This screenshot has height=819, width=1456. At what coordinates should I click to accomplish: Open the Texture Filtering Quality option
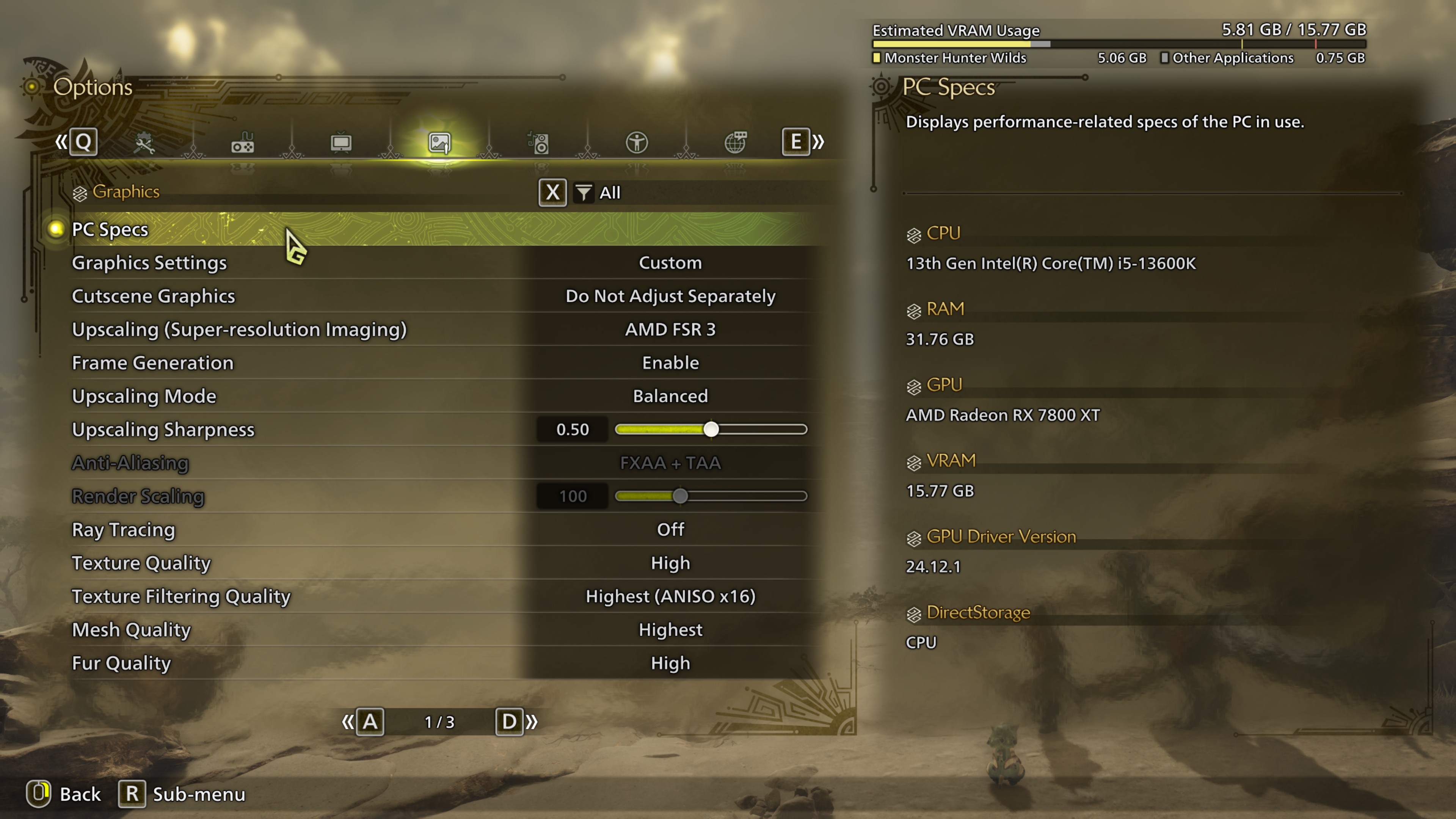pyautogui.click(x=670, y=596)
